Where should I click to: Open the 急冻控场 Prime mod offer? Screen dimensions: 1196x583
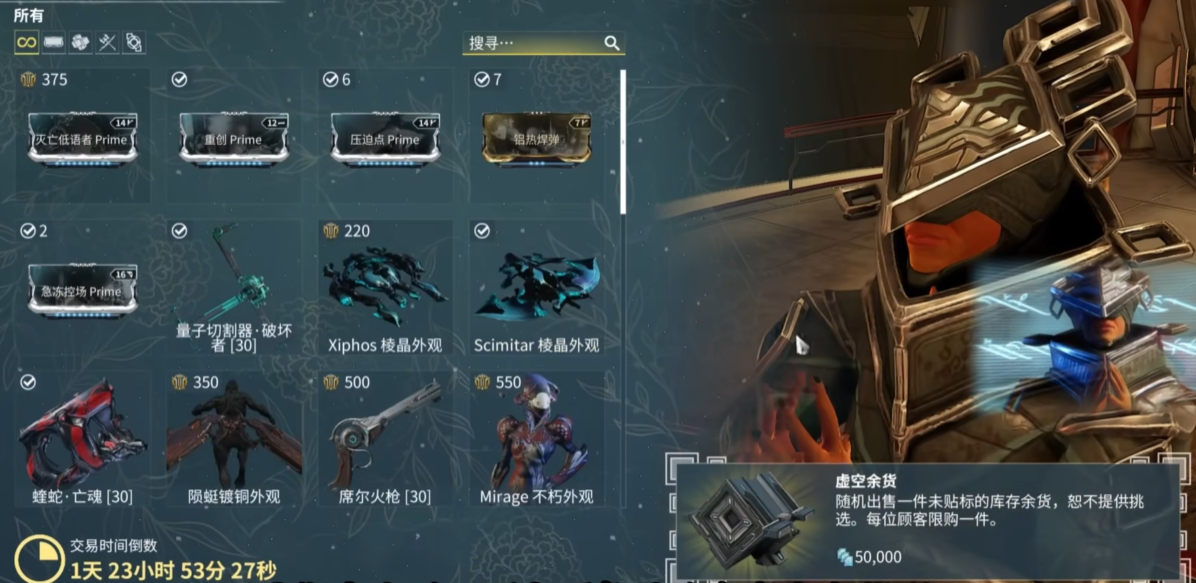click(x=82, y=289)
